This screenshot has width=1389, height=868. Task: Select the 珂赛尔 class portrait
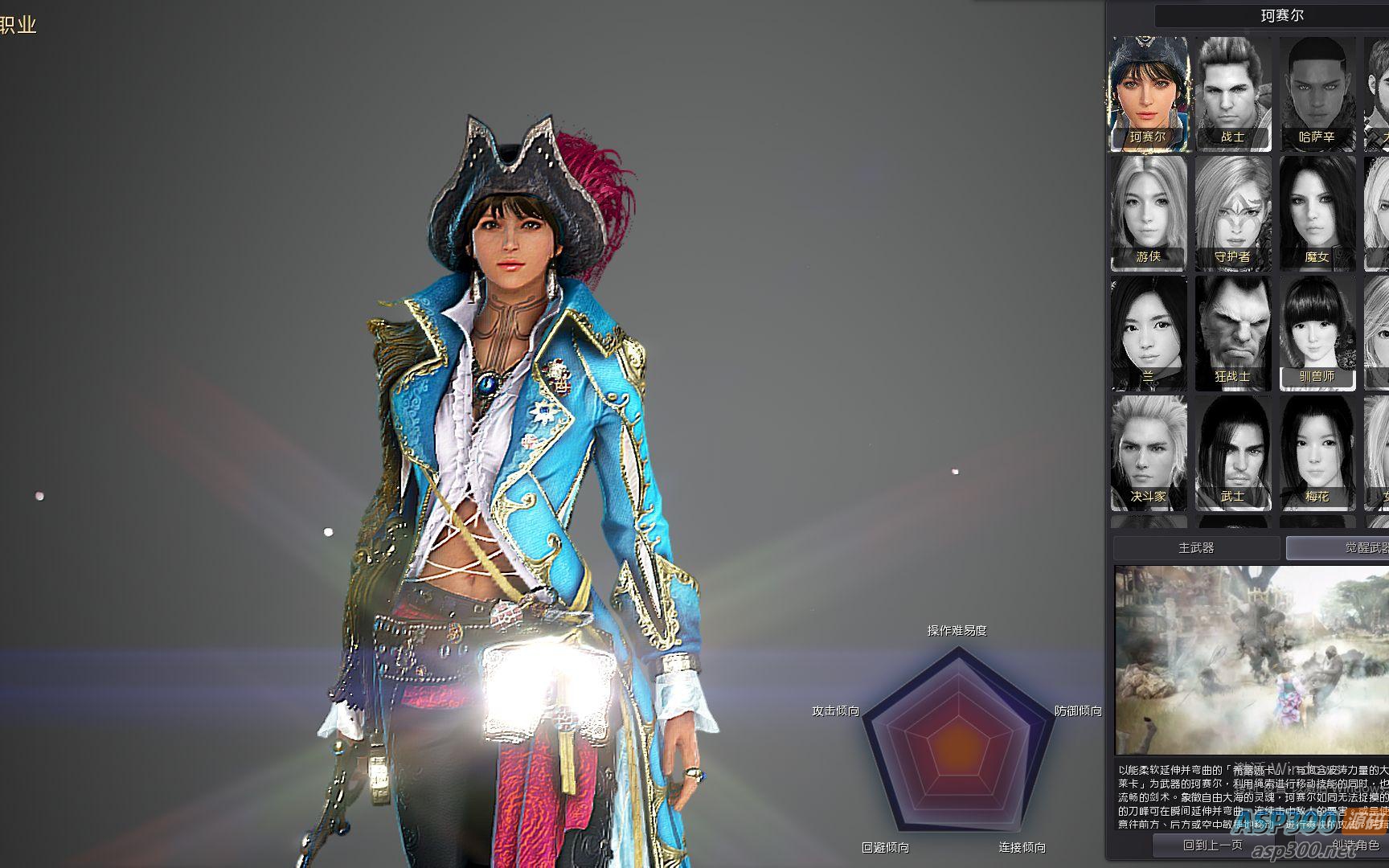[x=1148, y=93]
